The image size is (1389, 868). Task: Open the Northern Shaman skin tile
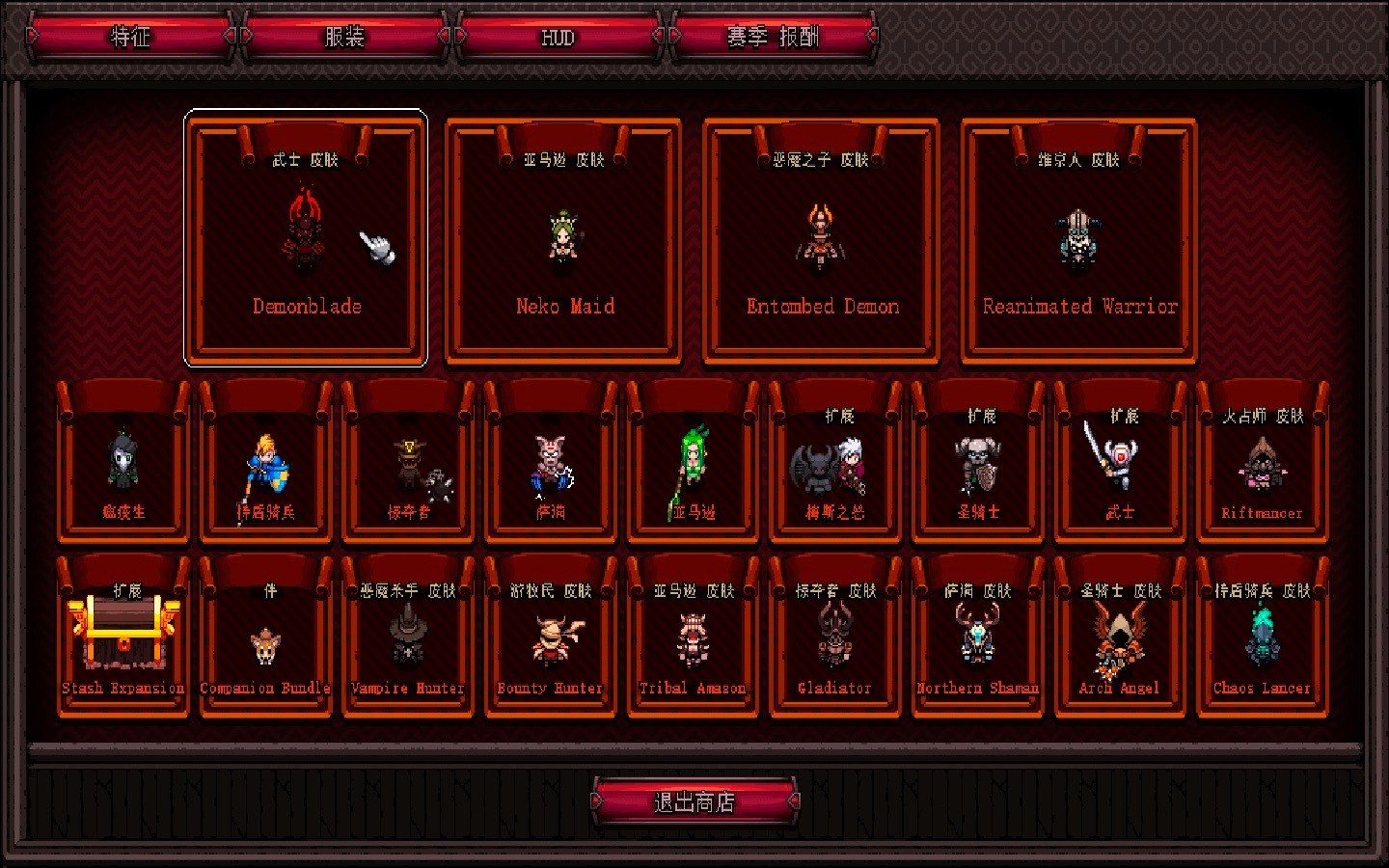(x=977, y=637)
